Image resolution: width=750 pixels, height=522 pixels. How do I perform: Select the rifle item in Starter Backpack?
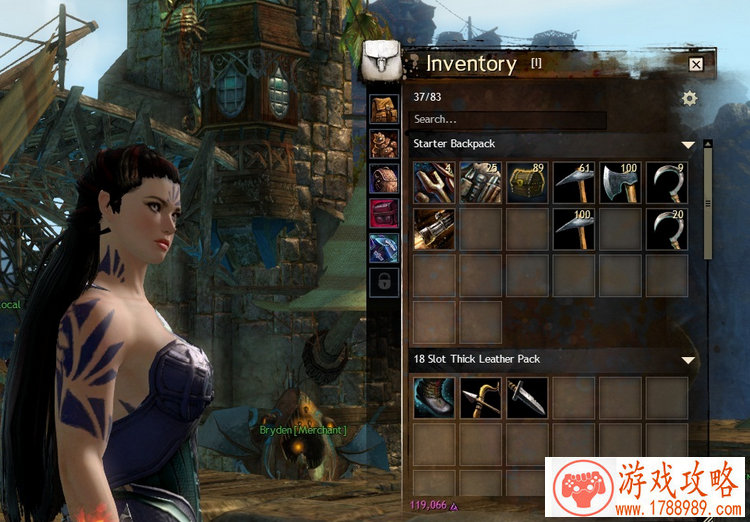(x=434, y=229)
